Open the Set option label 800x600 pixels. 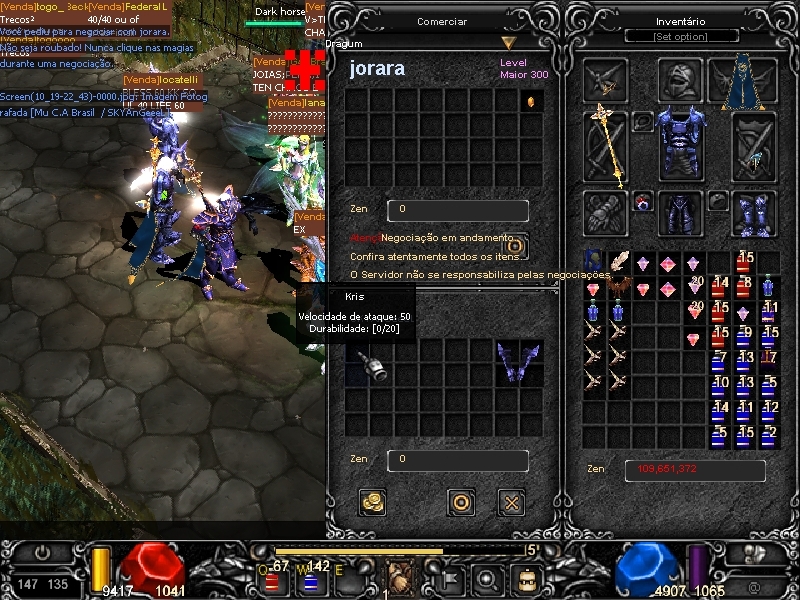click(680, 37)
